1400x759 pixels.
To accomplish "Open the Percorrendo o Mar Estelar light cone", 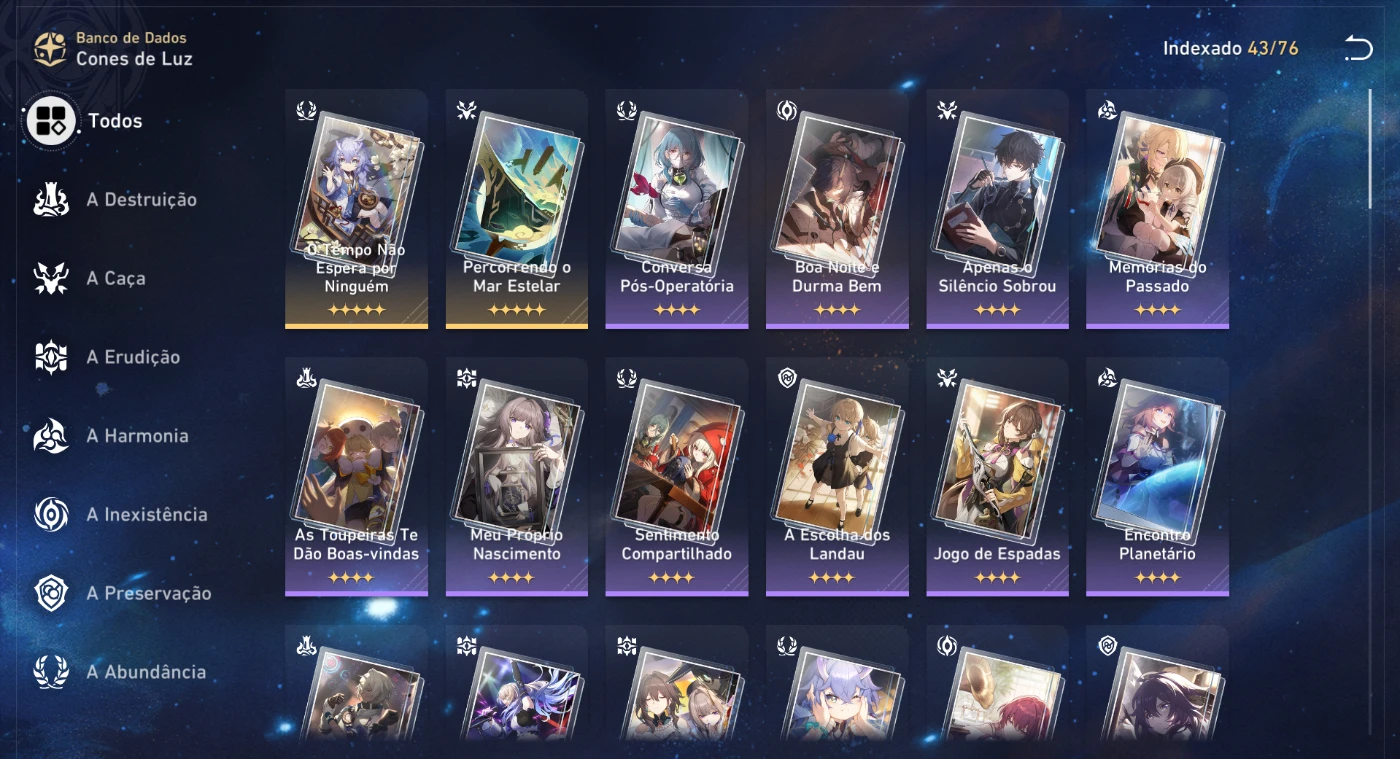I will [x=516, y=208].
